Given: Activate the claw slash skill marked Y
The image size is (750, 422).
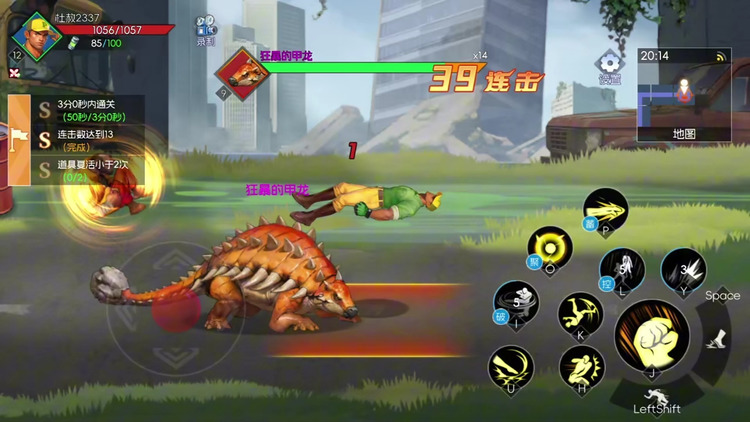Looking at the screenshot, I should click(x=684, y=270).
